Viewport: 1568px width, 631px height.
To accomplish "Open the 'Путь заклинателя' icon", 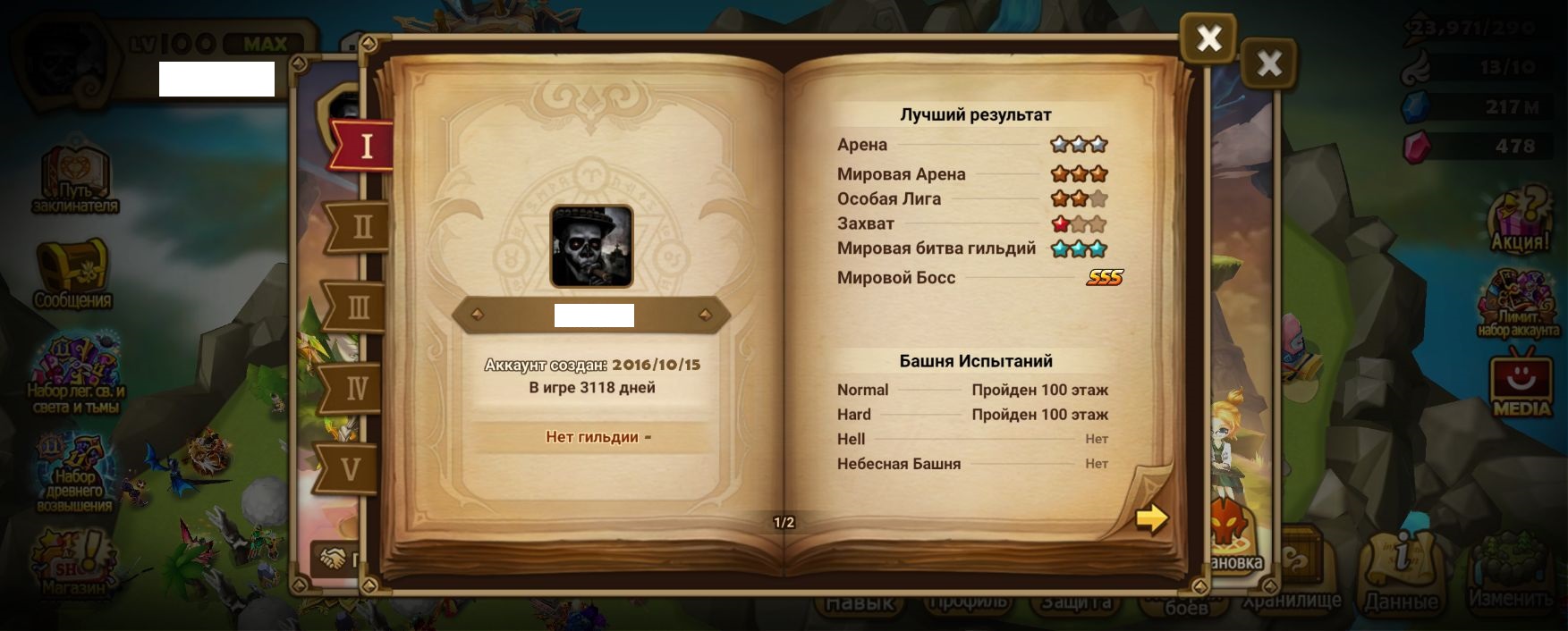I will [74, 179].
